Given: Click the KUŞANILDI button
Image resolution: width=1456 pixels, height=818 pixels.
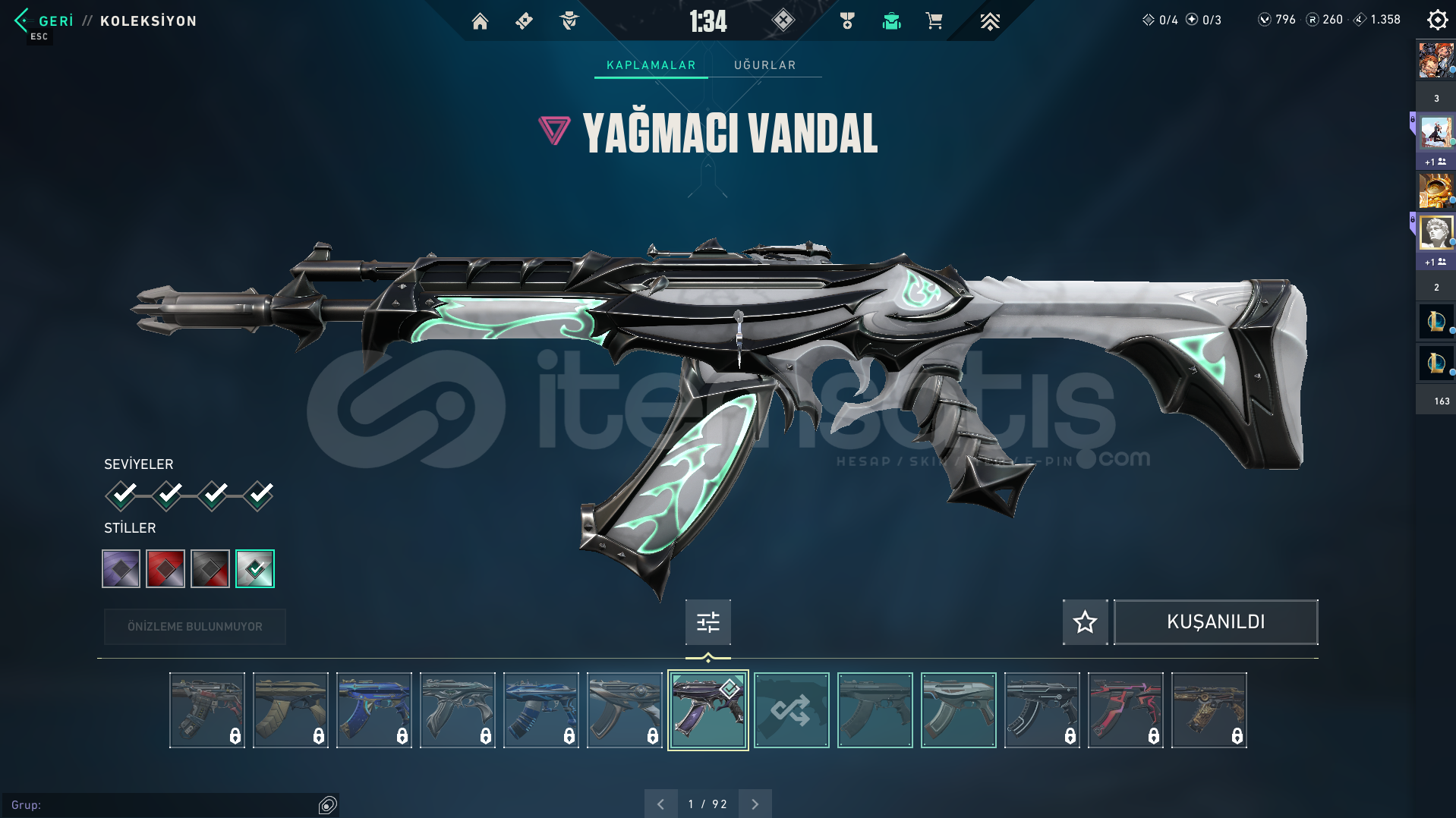Looking at the screenshot, I should coord(1215,621).
